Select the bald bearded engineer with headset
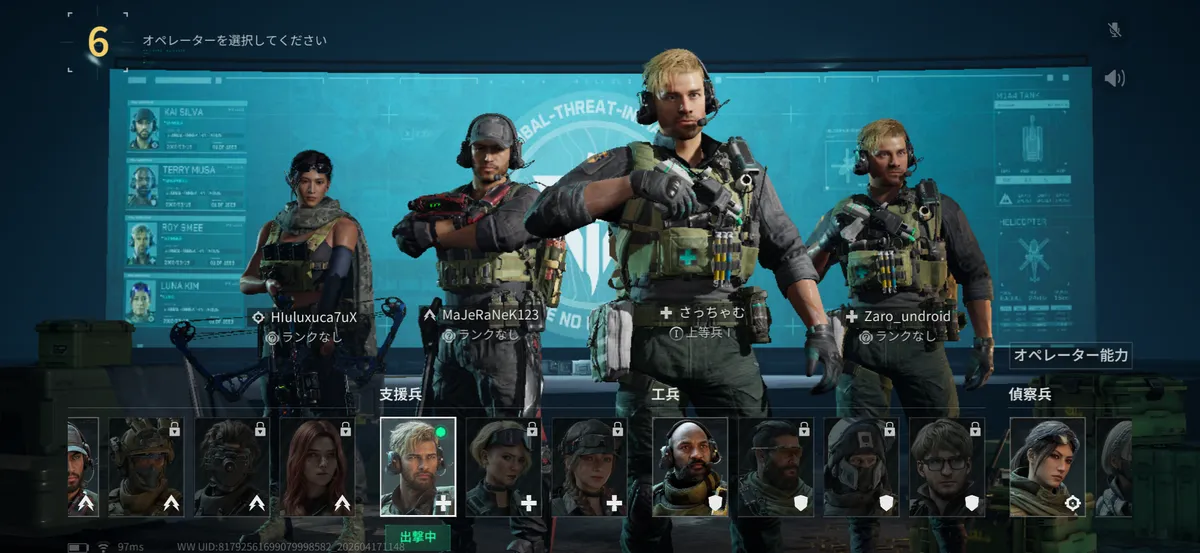 point(690,466)
